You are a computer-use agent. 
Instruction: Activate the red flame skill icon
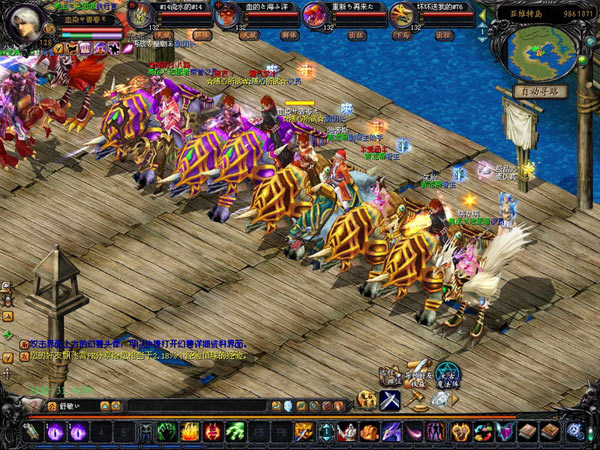pyautogui.click(x=211, y=432)
